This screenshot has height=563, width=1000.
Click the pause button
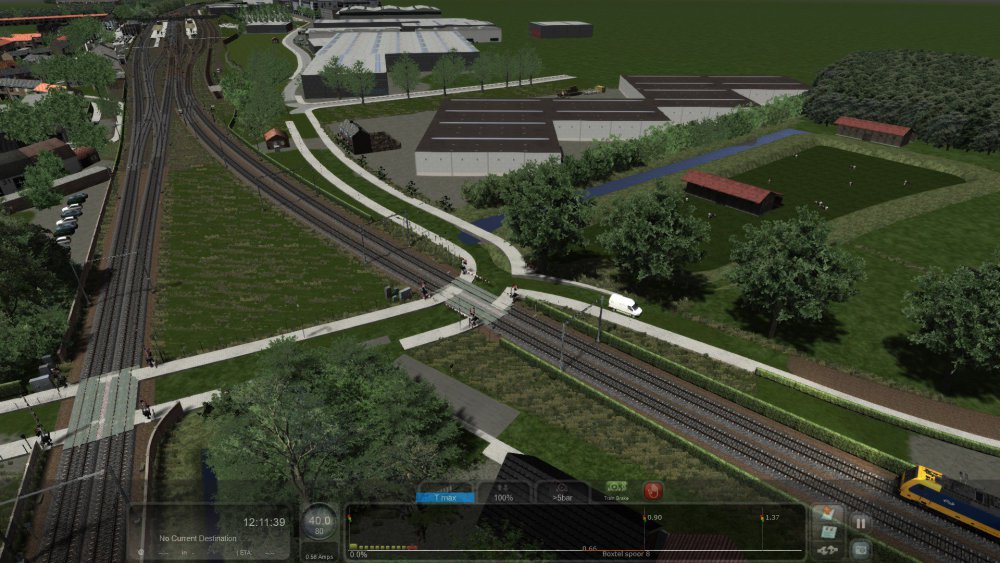coord(859,522)
